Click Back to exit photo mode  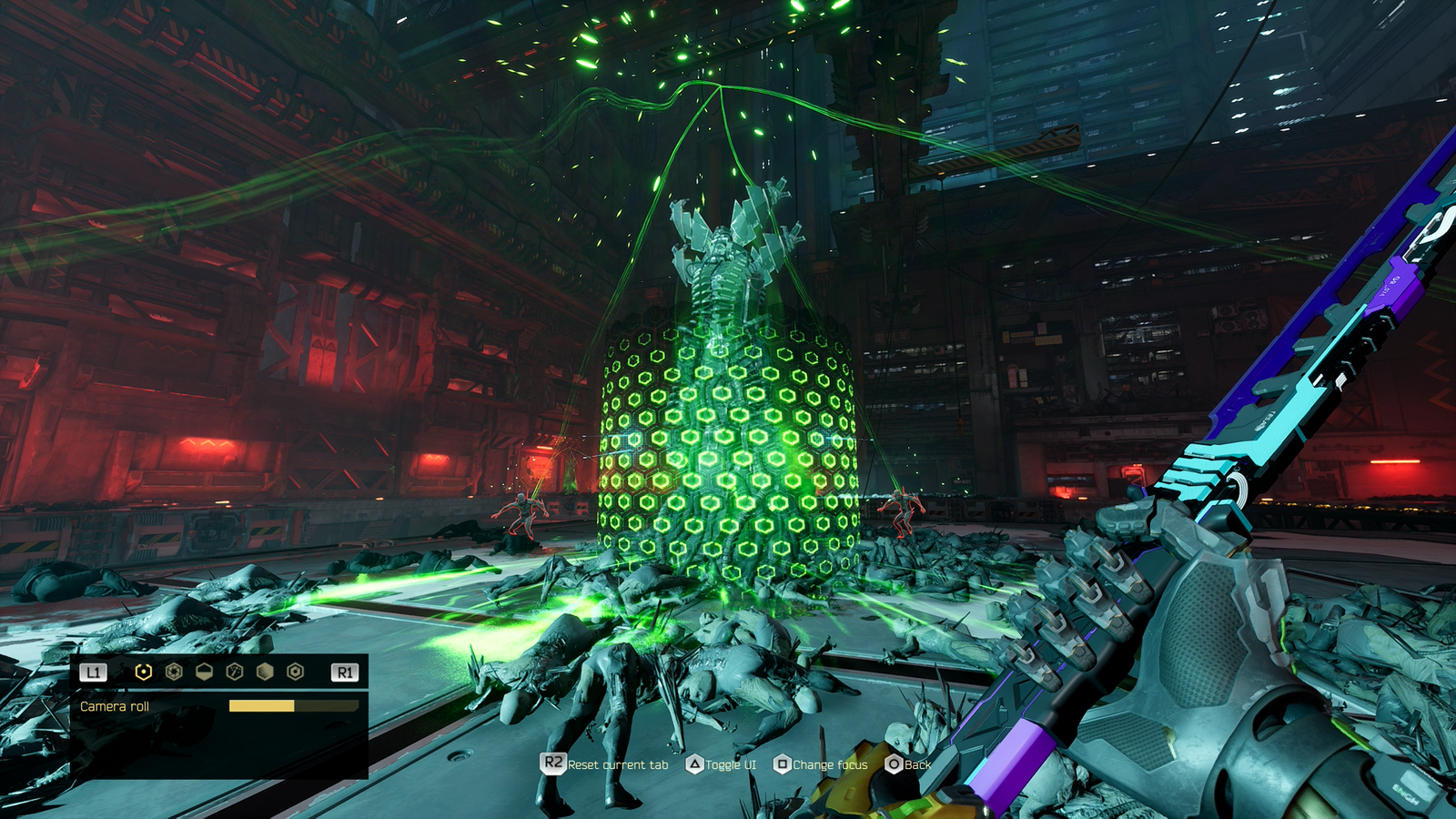pyautogui.click(x=917, y=765)
